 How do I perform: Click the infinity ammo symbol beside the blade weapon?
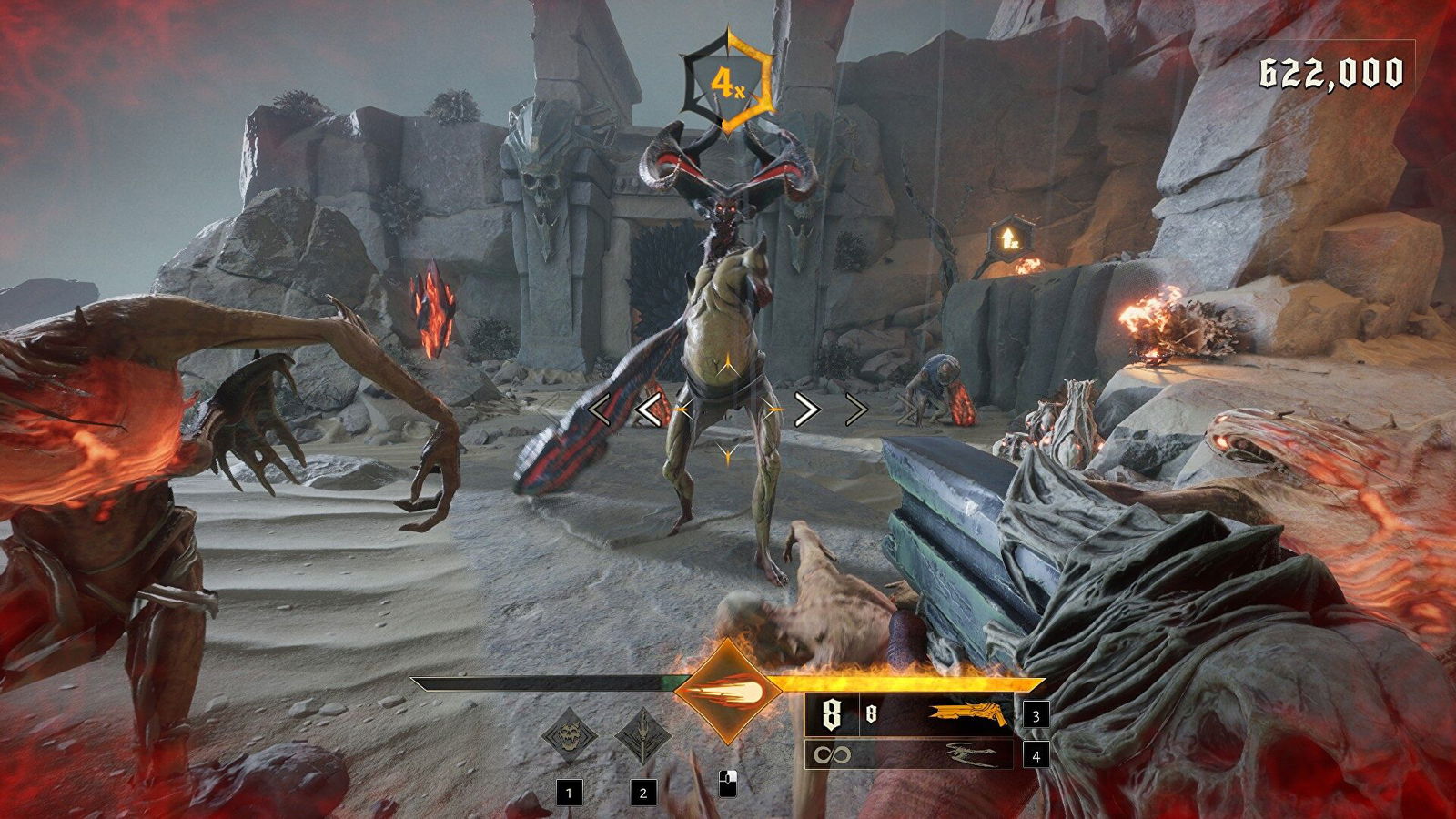coord(832,753)
